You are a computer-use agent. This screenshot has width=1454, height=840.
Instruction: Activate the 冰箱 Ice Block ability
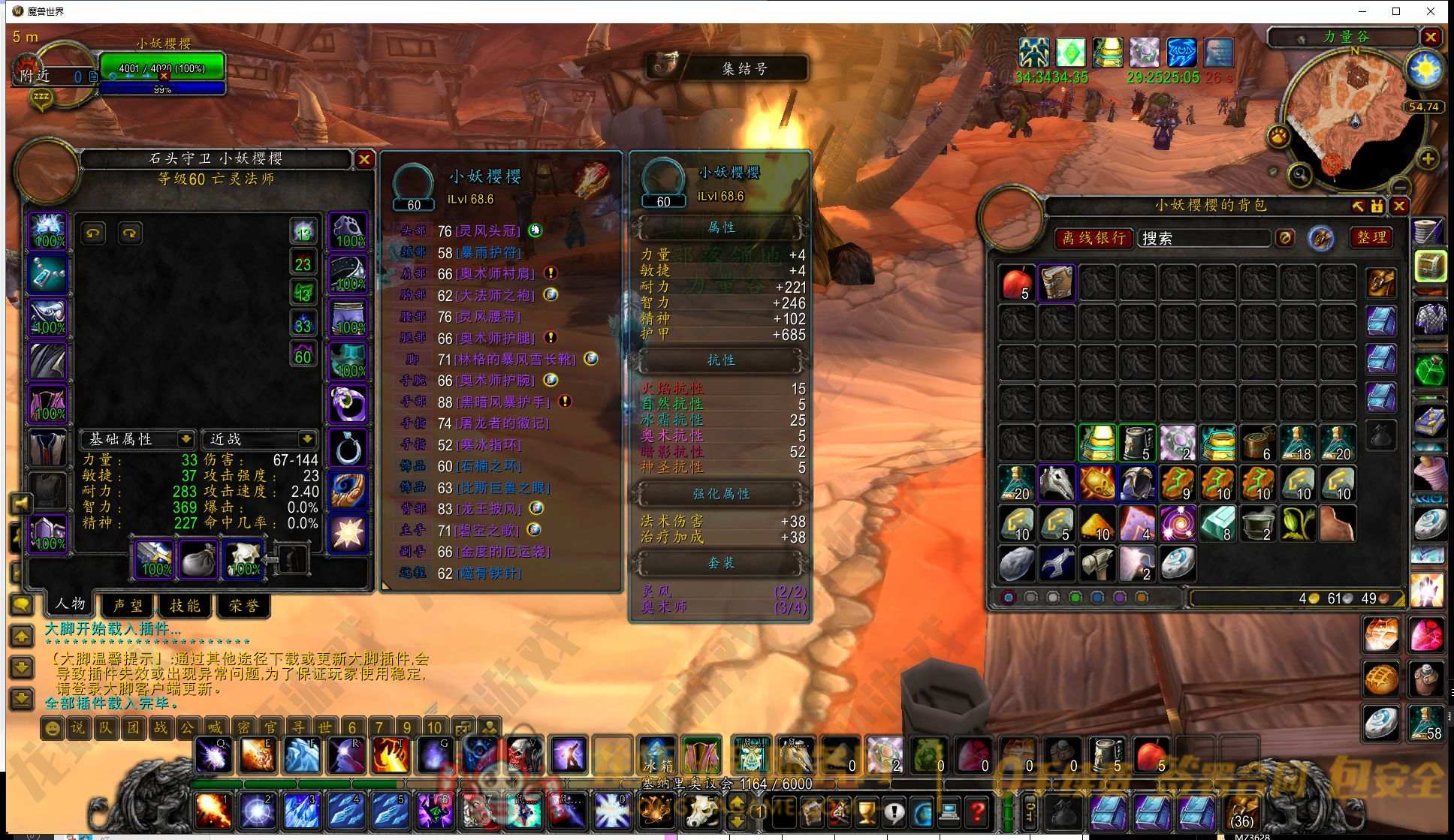click(658, 754)
